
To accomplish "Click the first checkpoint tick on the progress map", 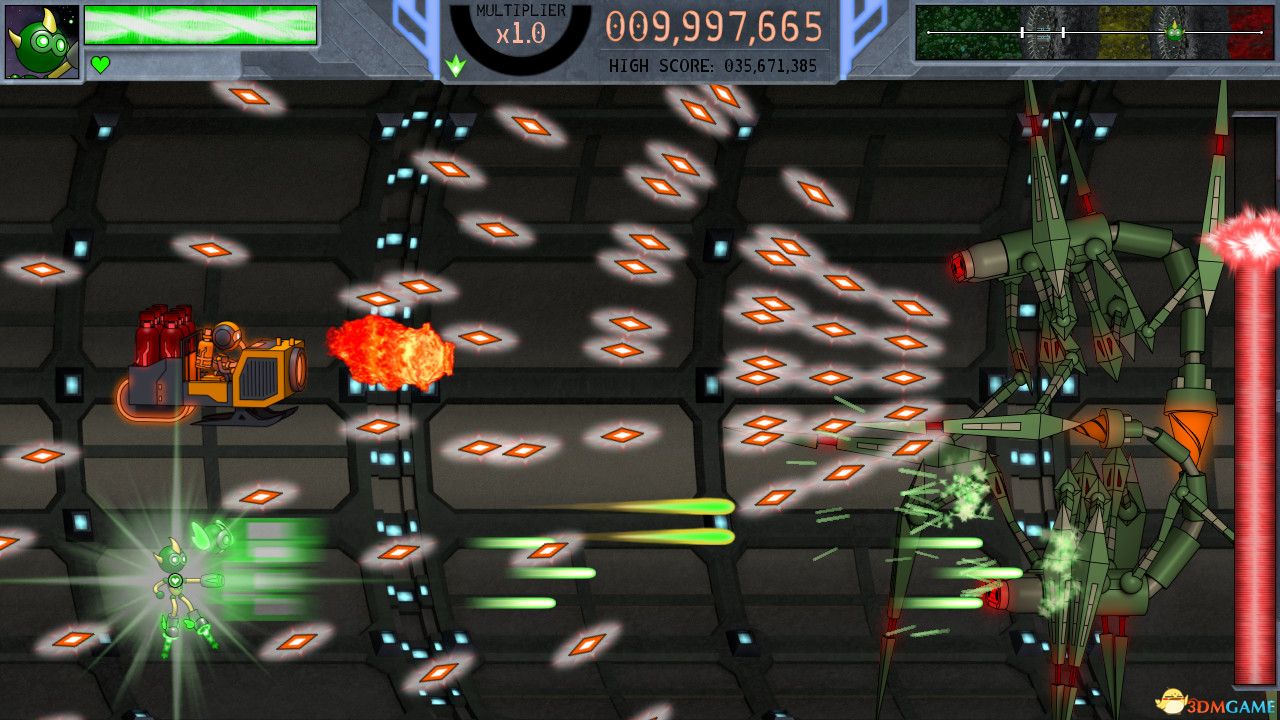I will coord(1023,32).
